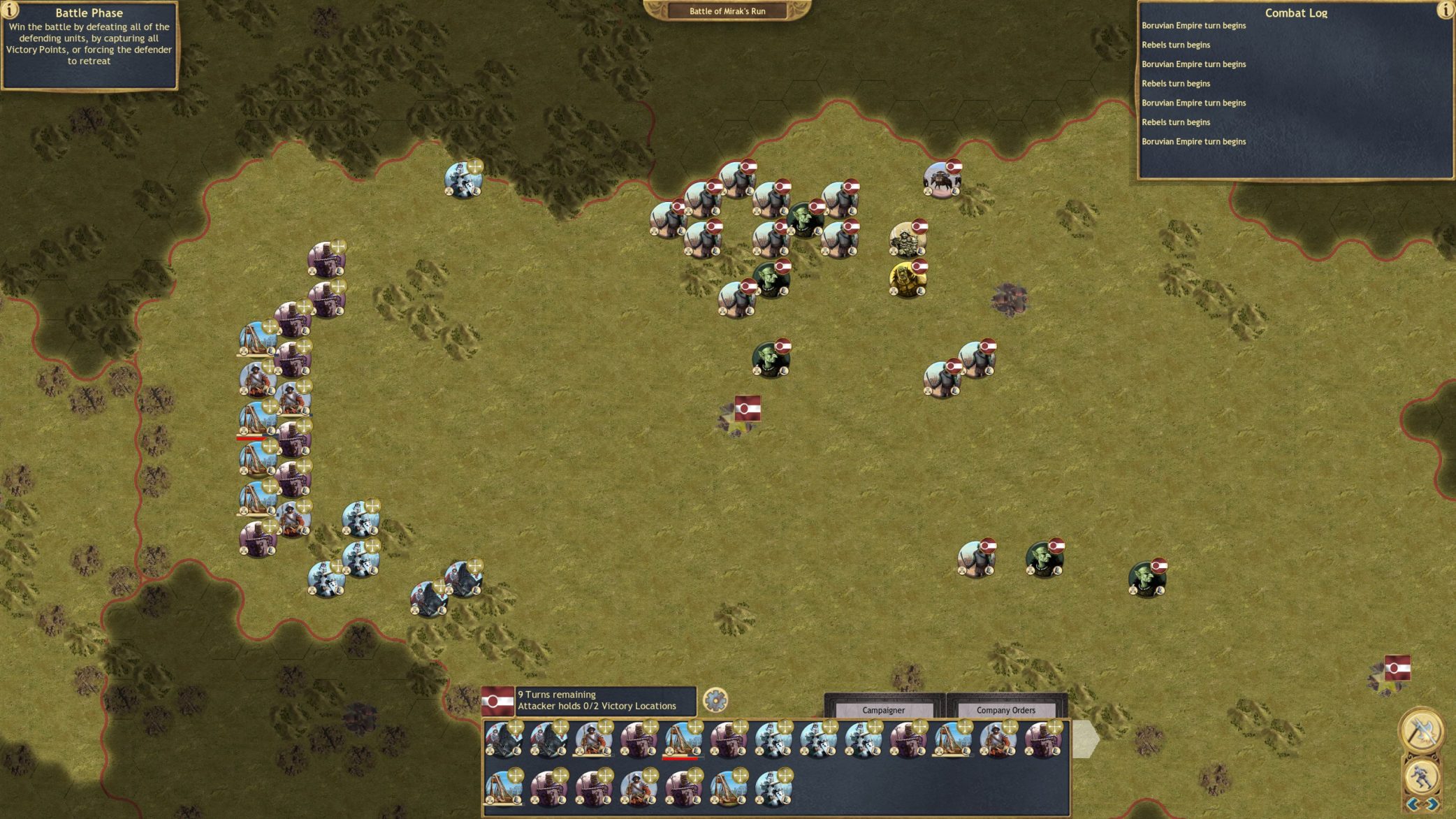This screenshot has height=819, width=1456.
Task: Activate the running soldier button
Action: (x=1421, y=775)
